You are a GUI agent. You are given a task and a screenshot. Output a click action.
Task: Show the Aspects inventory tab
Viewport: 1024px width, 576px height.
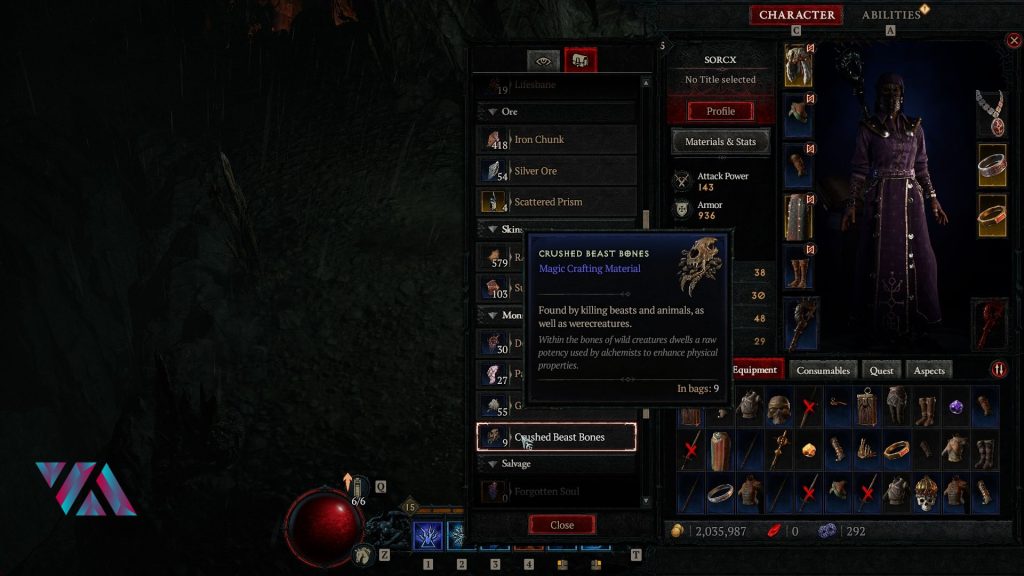point(929,370)
